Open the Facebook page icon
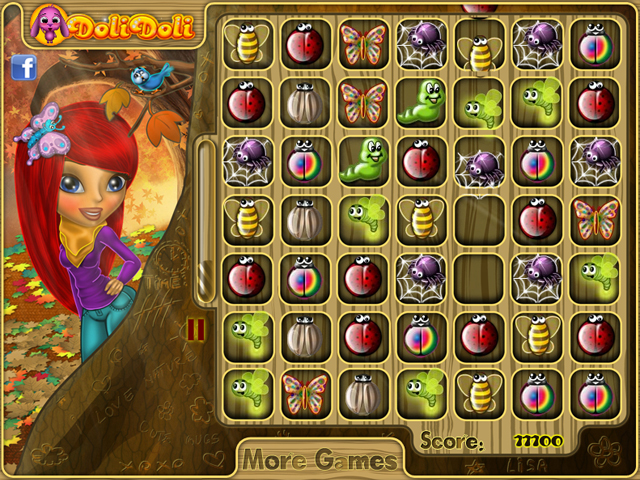640x480 pixels. tap(24, 67)
